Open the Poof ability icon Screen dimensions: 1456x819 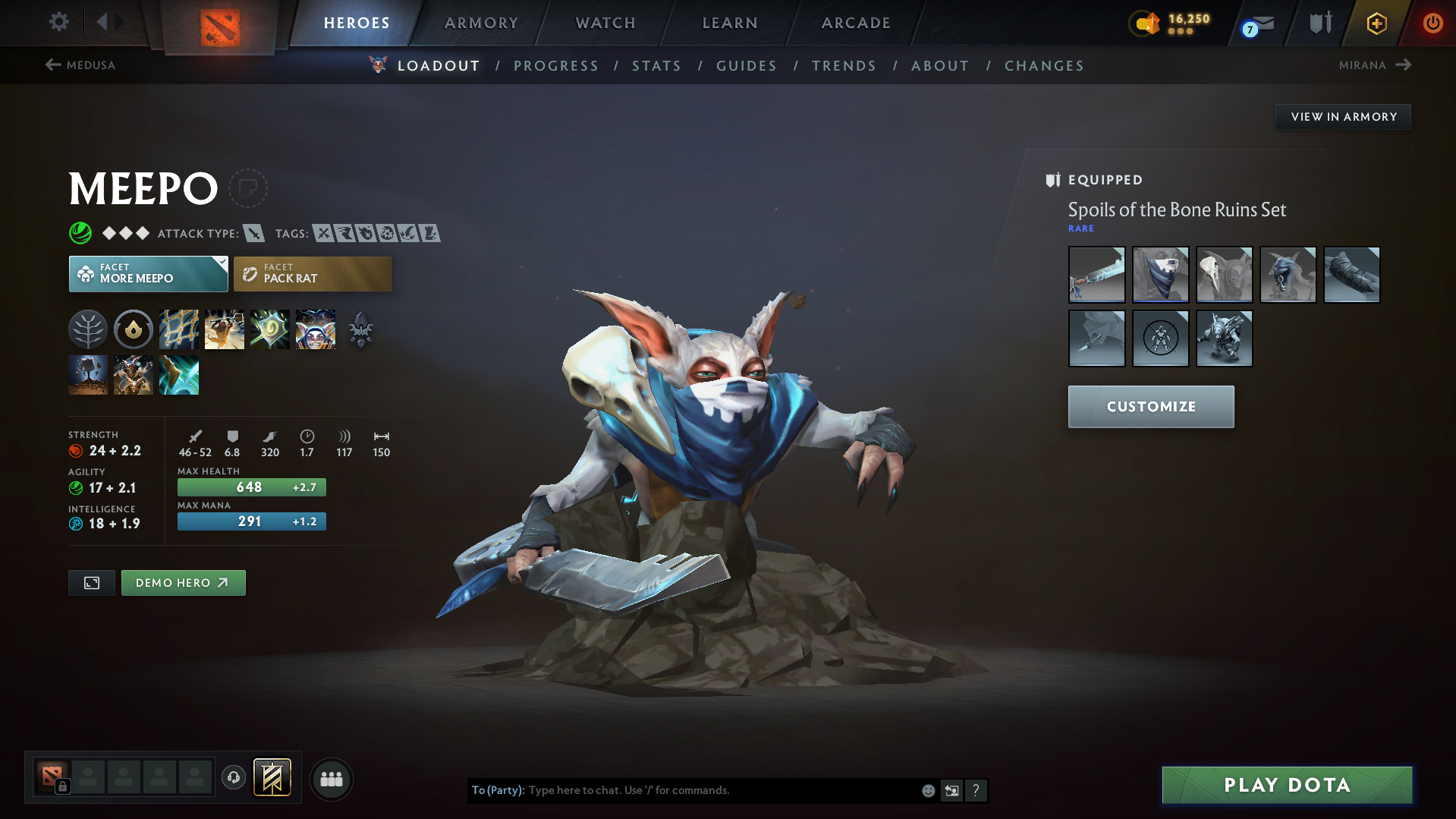pos(270,329)
